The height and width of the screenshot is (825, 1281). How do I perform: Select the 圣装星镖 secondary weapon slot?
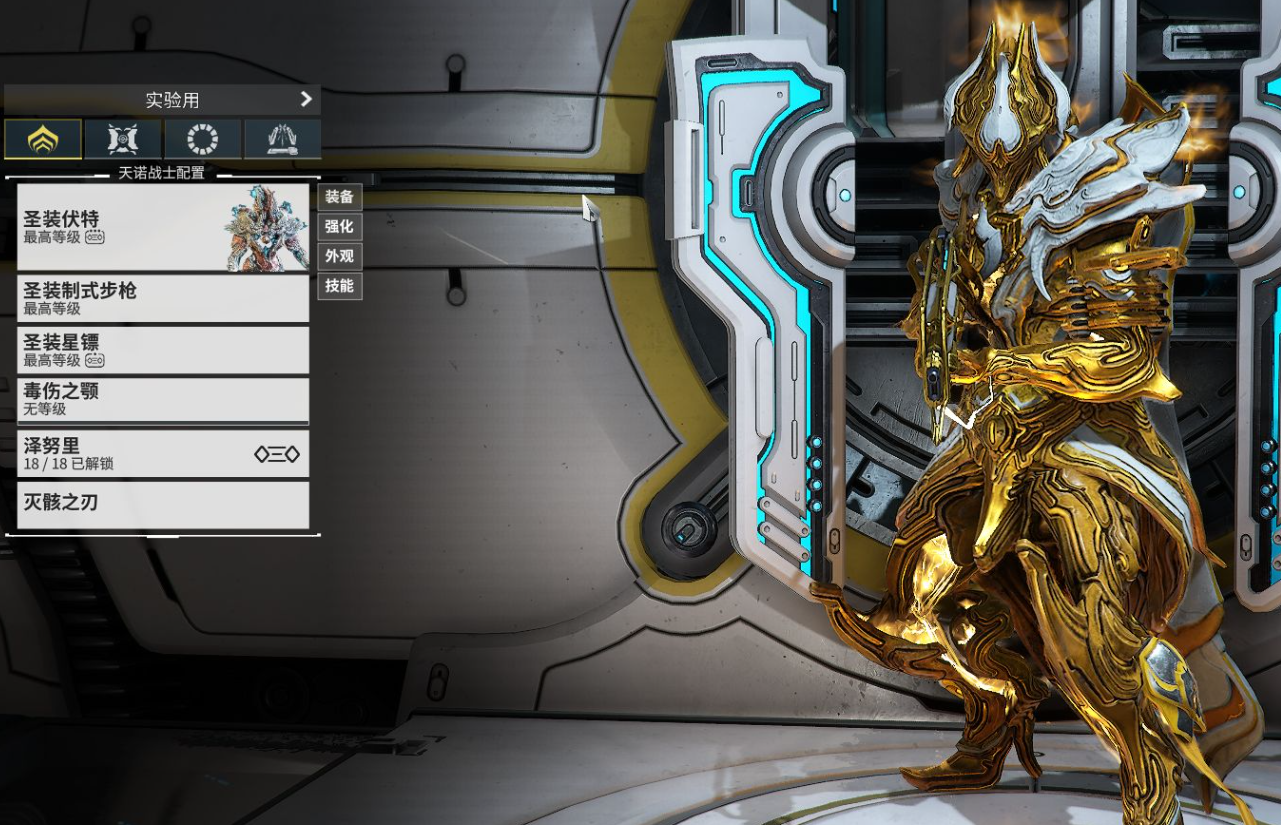[x=163, y=350]
